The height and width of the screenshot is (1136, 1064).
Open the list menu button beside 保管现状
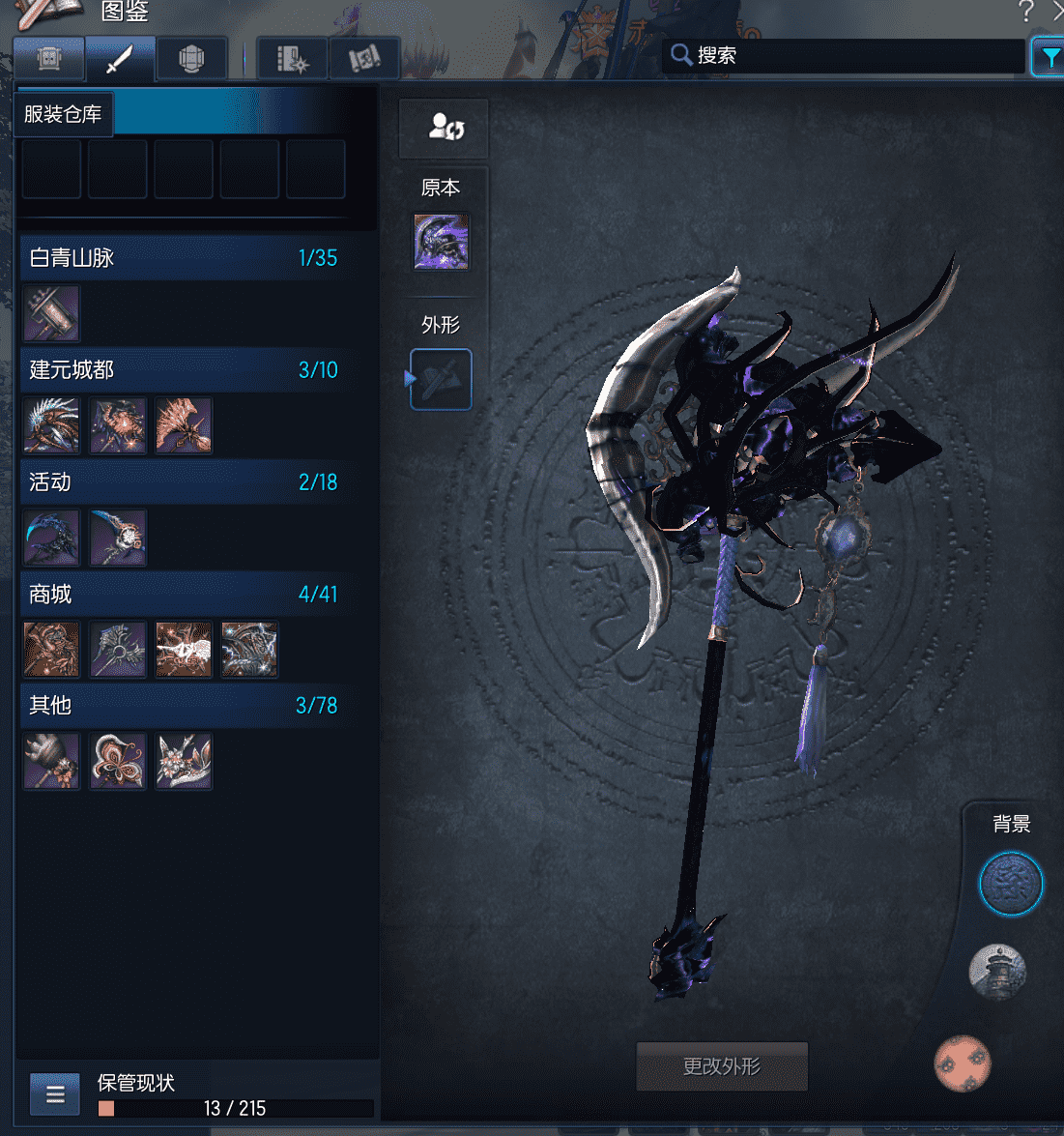click(55, 1094)
